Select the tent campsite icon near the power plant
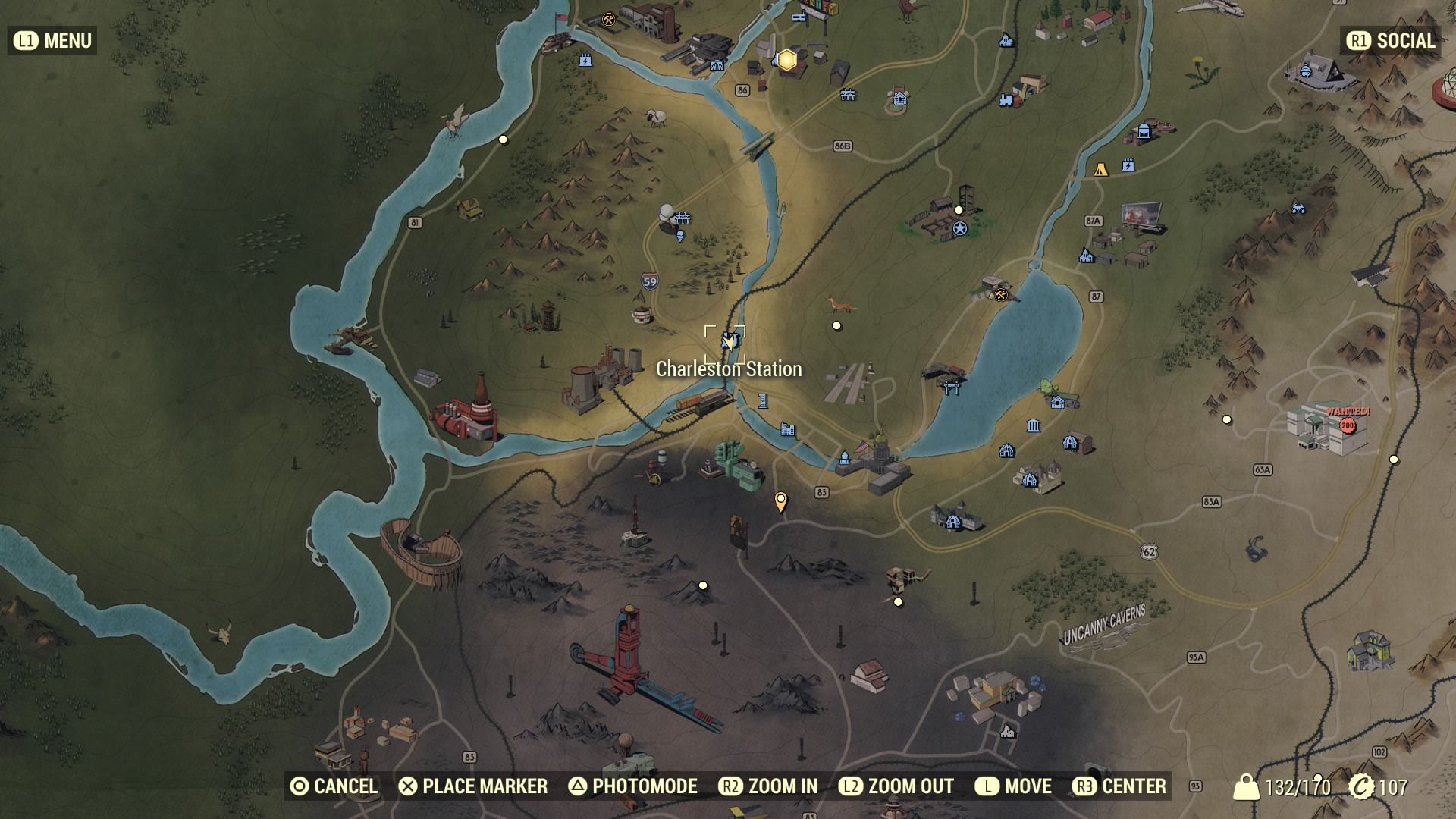The image size is (1456, 819). tap(1101, 168)
